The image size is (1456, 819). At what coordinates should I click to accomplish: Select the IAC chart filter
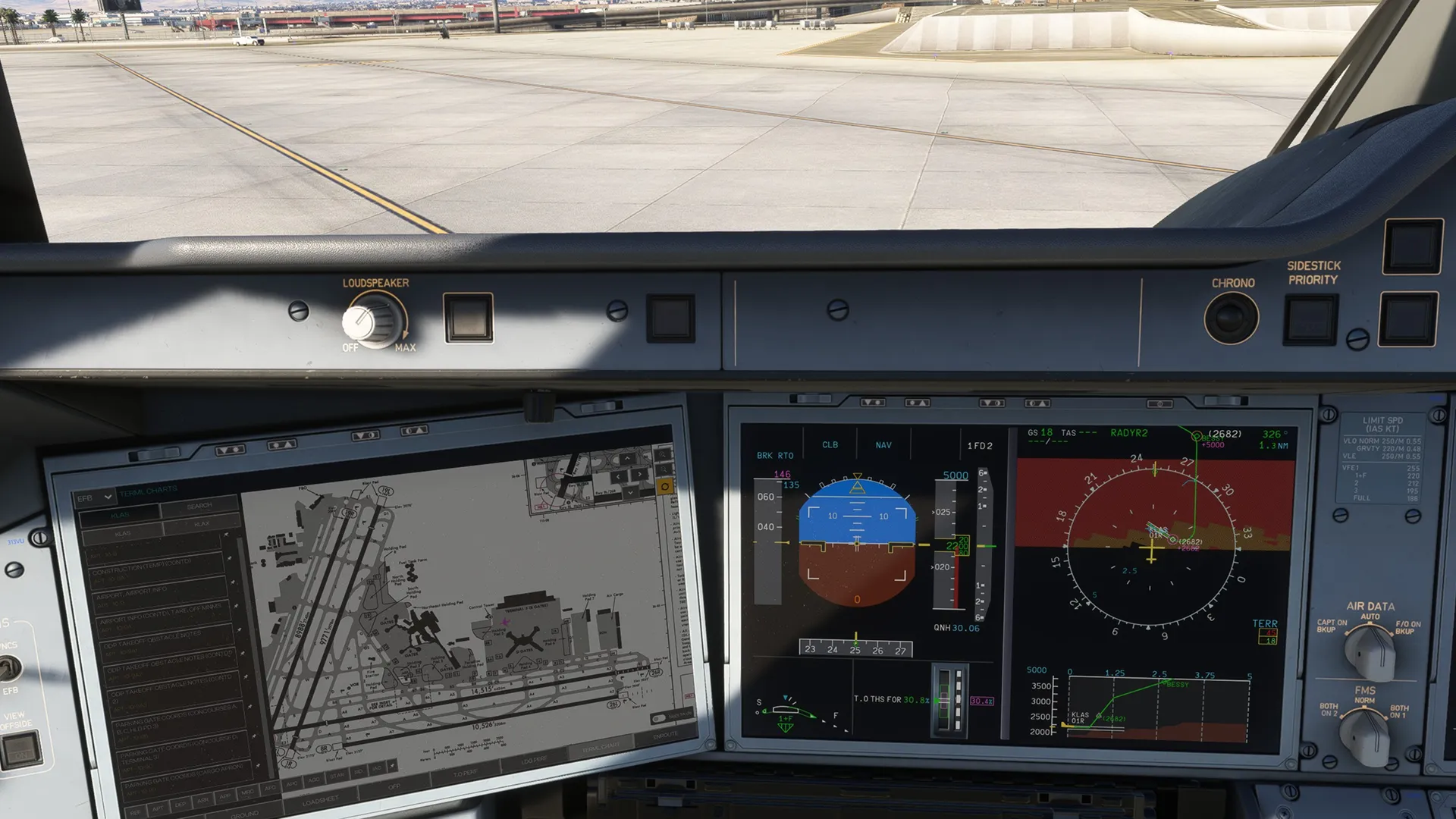[x=377, y=769]
